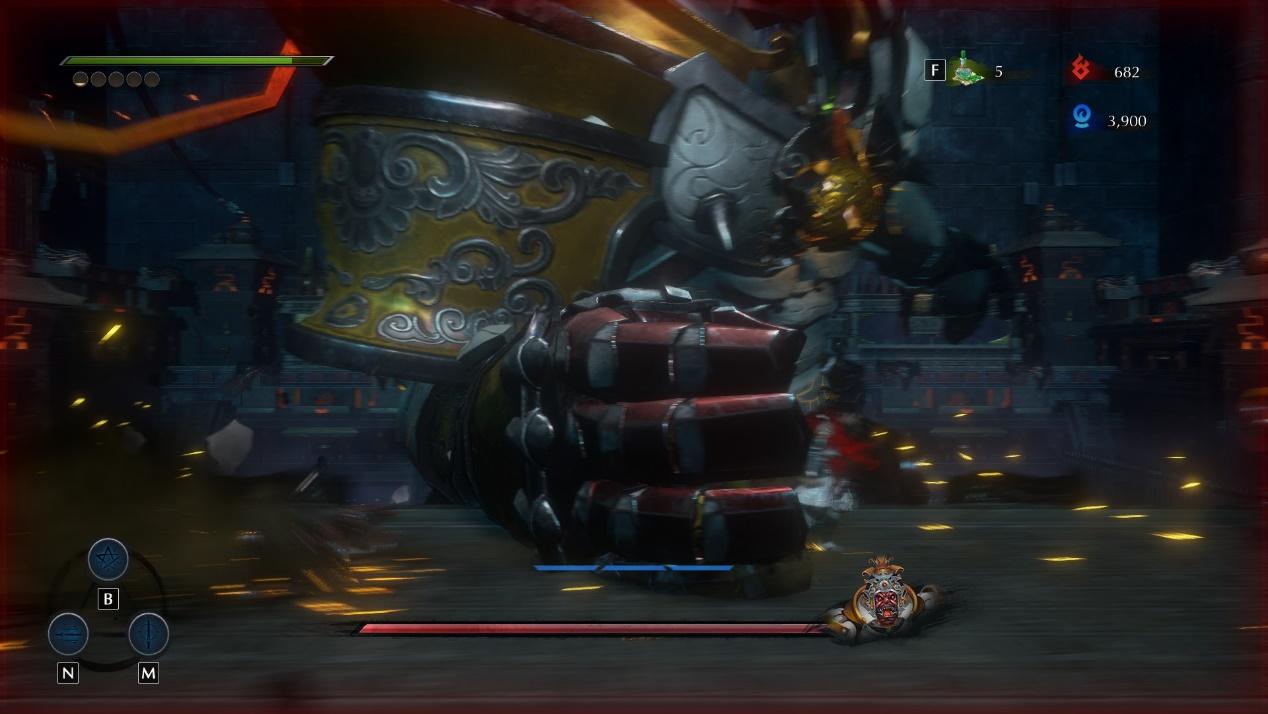Use the green healing potion item

(965, 70)
